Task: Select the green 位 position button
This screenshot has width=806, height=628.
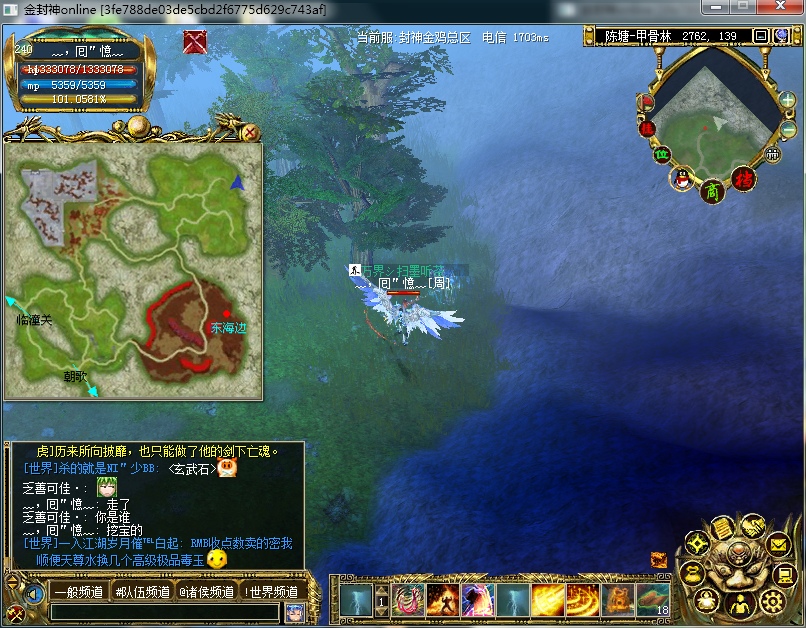Action: point(661,154)
